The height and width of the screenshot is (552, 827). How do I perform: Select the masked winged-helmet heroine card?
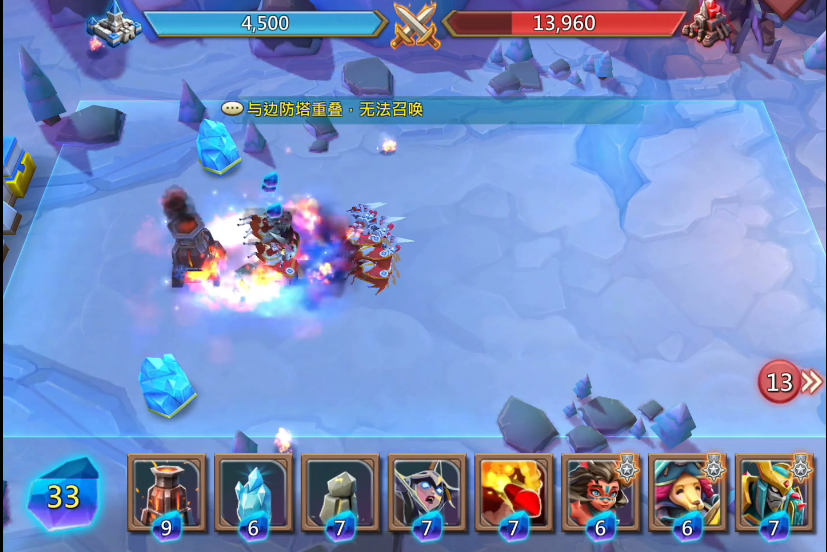[x=427, y=491]
